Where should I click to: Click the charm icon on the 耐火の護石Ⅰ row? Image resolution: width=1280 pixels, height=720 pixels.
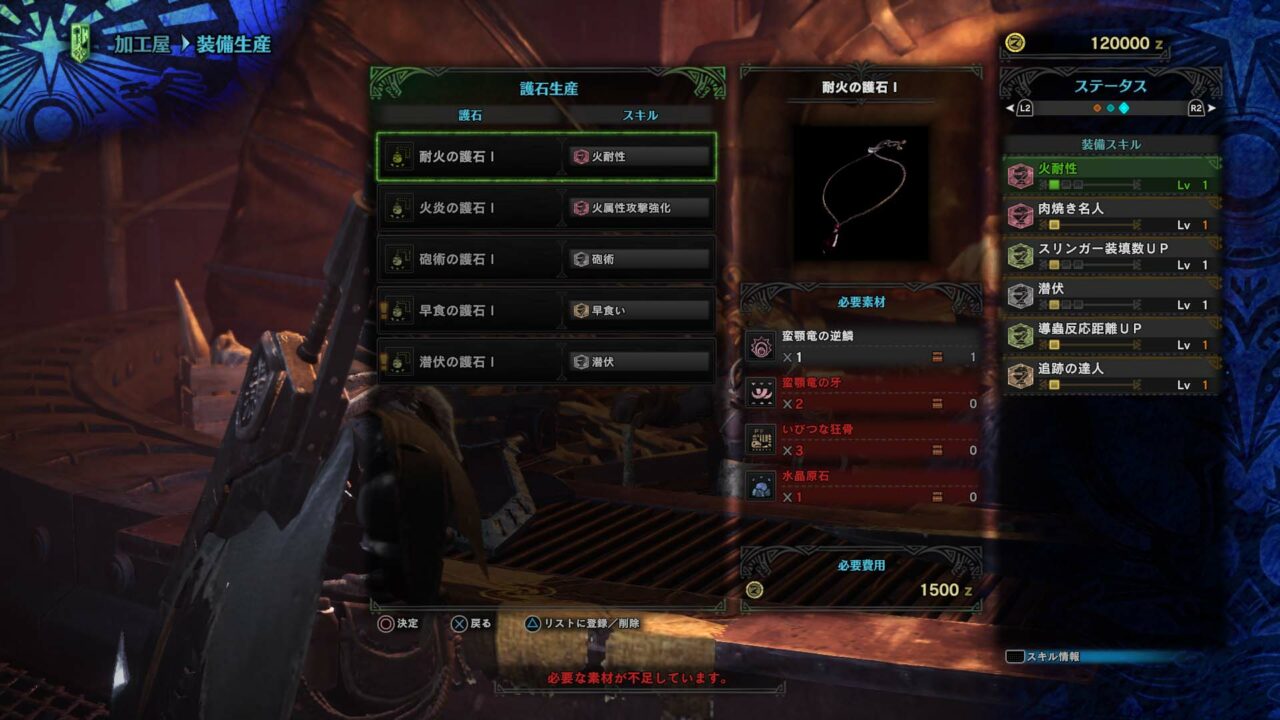coord(399,157)
